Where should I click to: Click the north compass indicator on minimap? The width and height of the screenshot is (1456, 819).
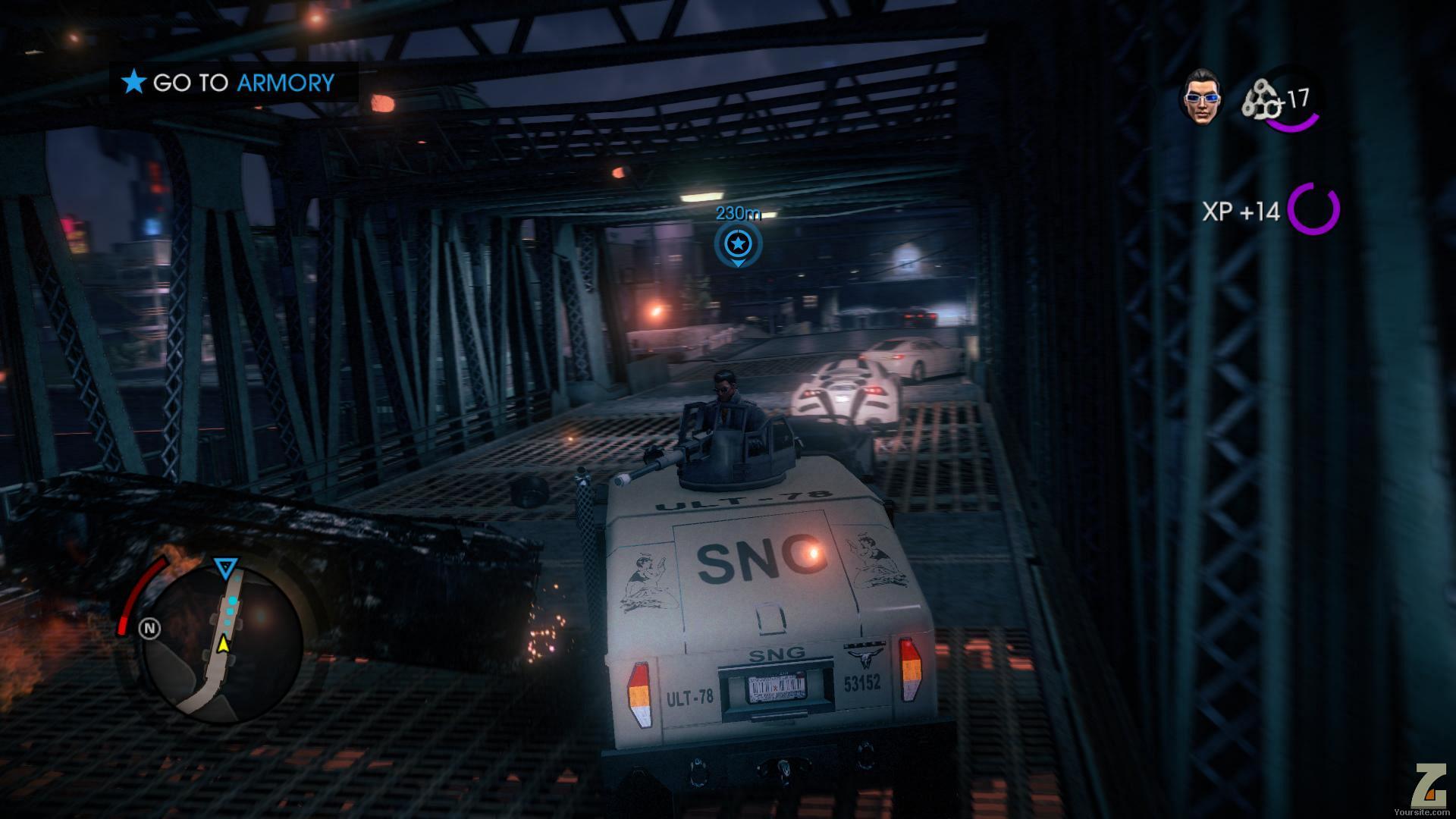pos(150,628)
